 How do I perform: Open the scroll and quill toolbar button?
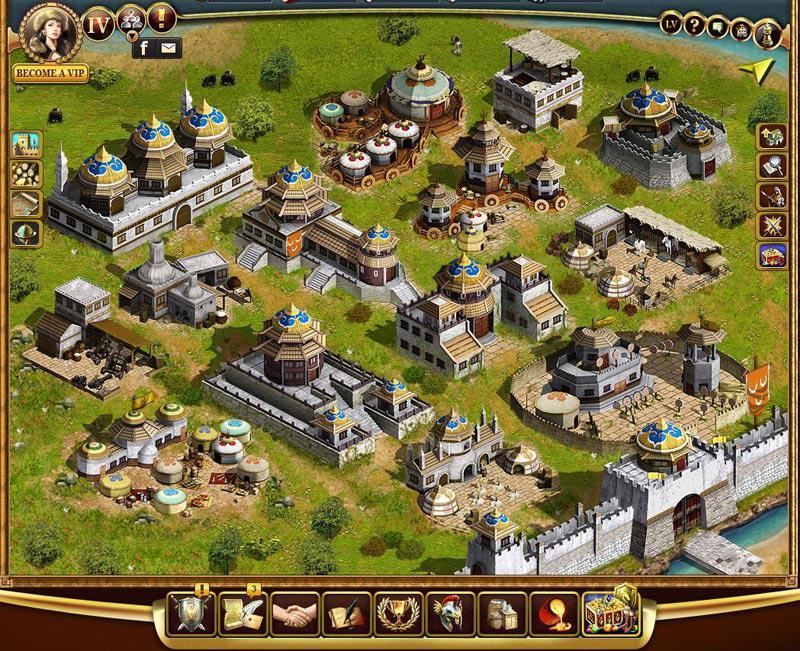241,613
